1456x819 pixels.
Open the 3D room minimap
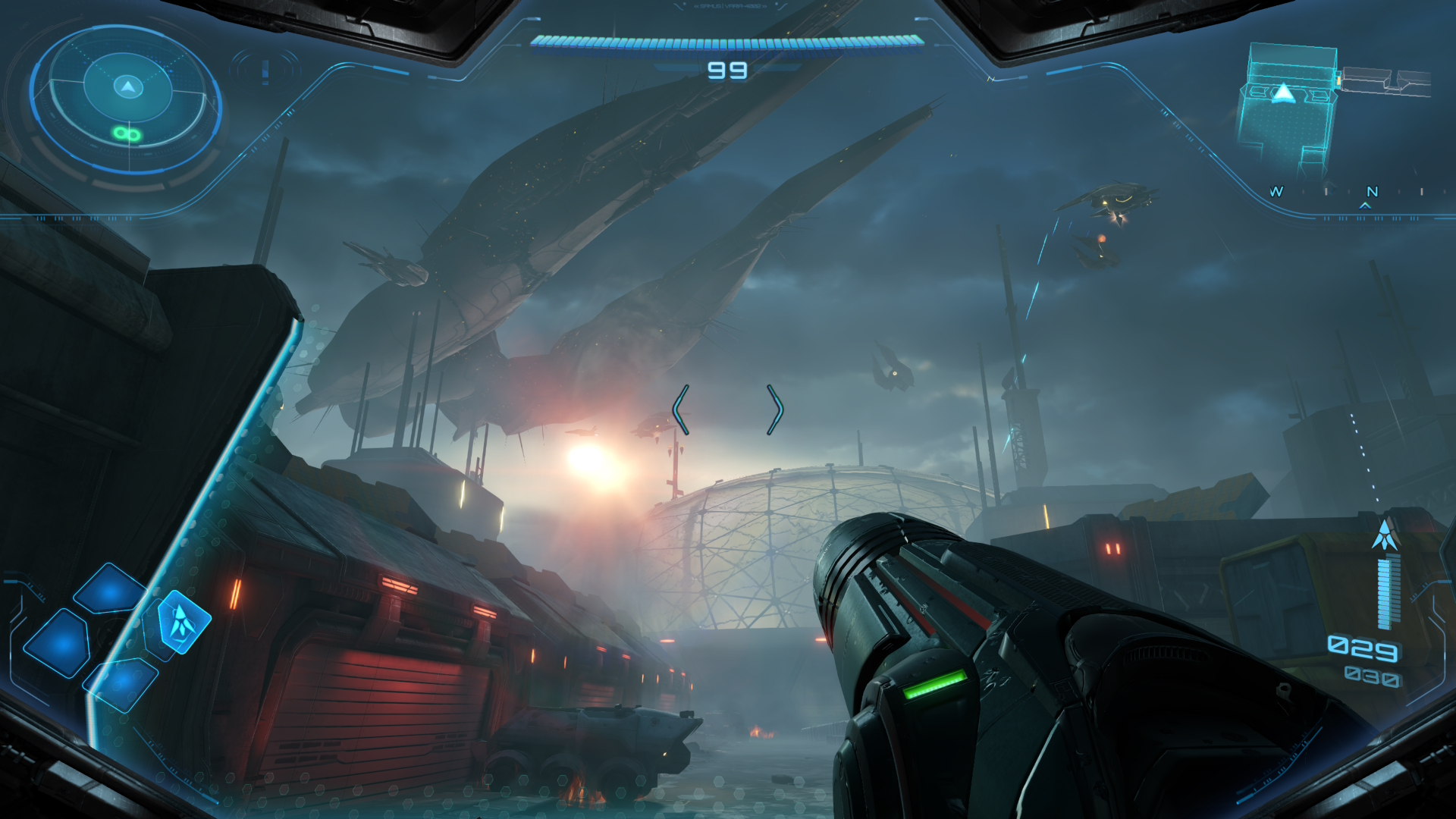click(1289, 106)
